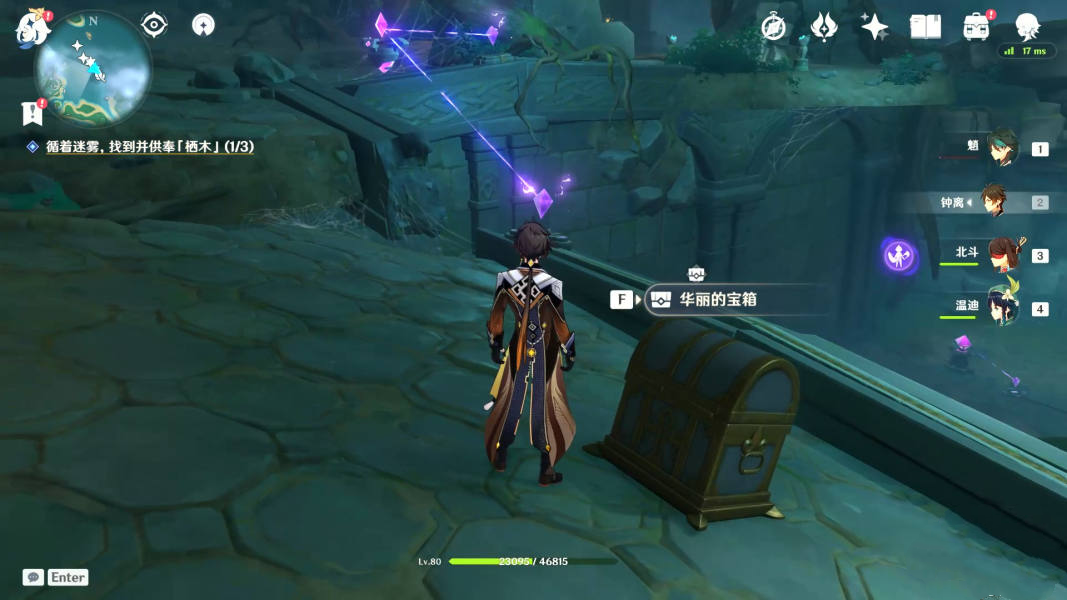
Task: Click the purple glowing gadget icon
Action: click(899, 255)
